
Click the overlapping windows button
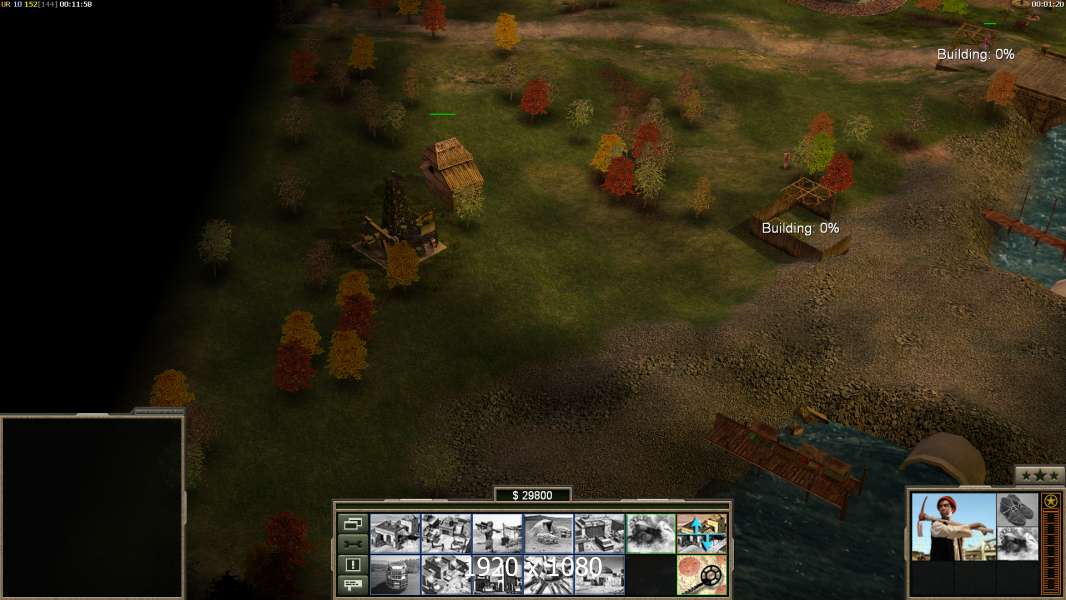352,523
